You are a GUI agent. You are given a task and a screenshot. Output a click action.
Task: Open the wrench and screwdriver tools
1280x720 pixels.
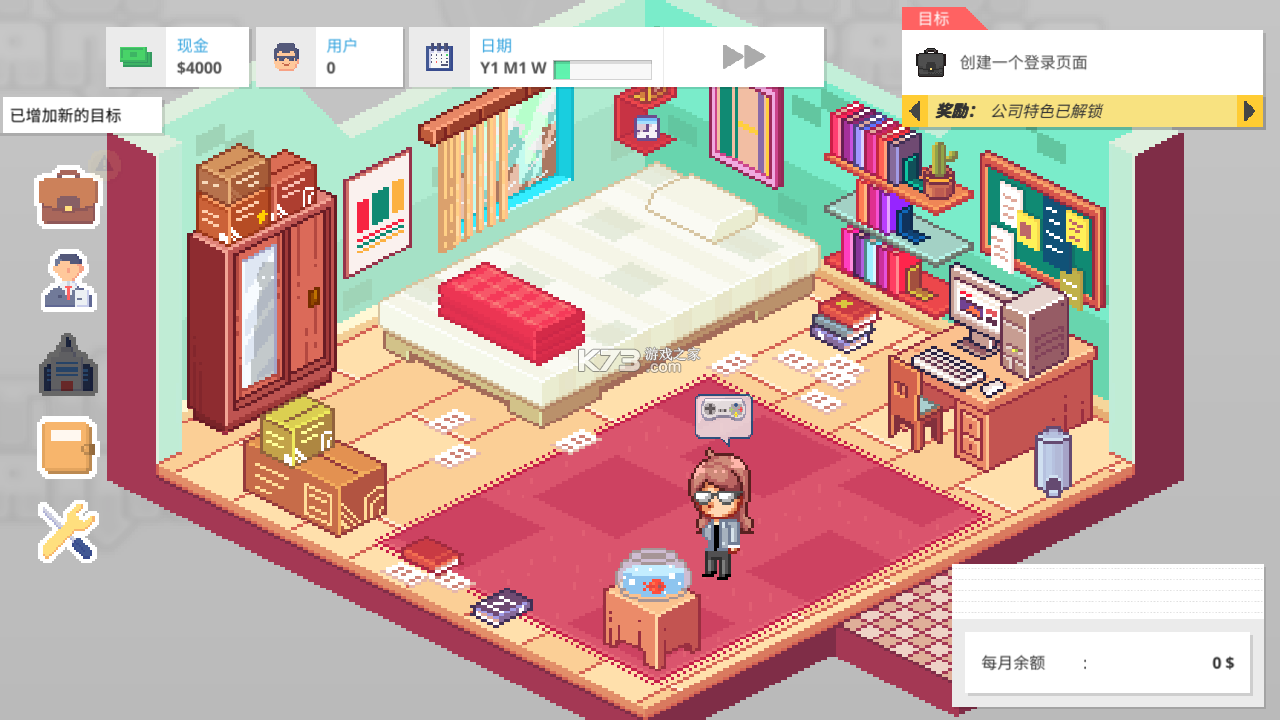(68, 530)
